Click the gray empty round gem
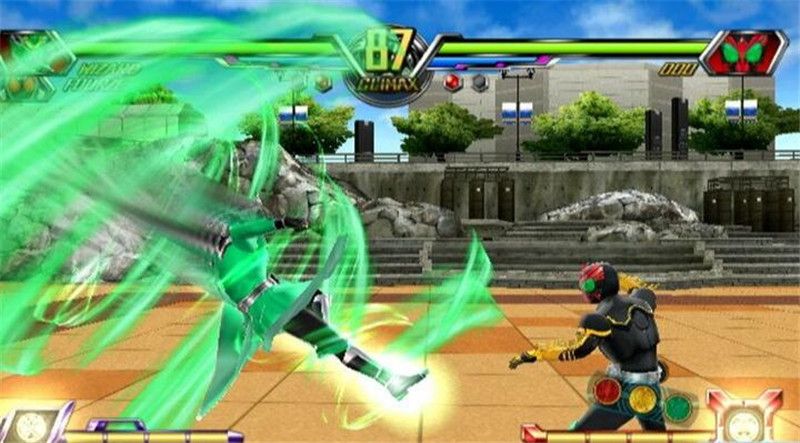Screen dimensions: 800x443 tap(479, 81)
